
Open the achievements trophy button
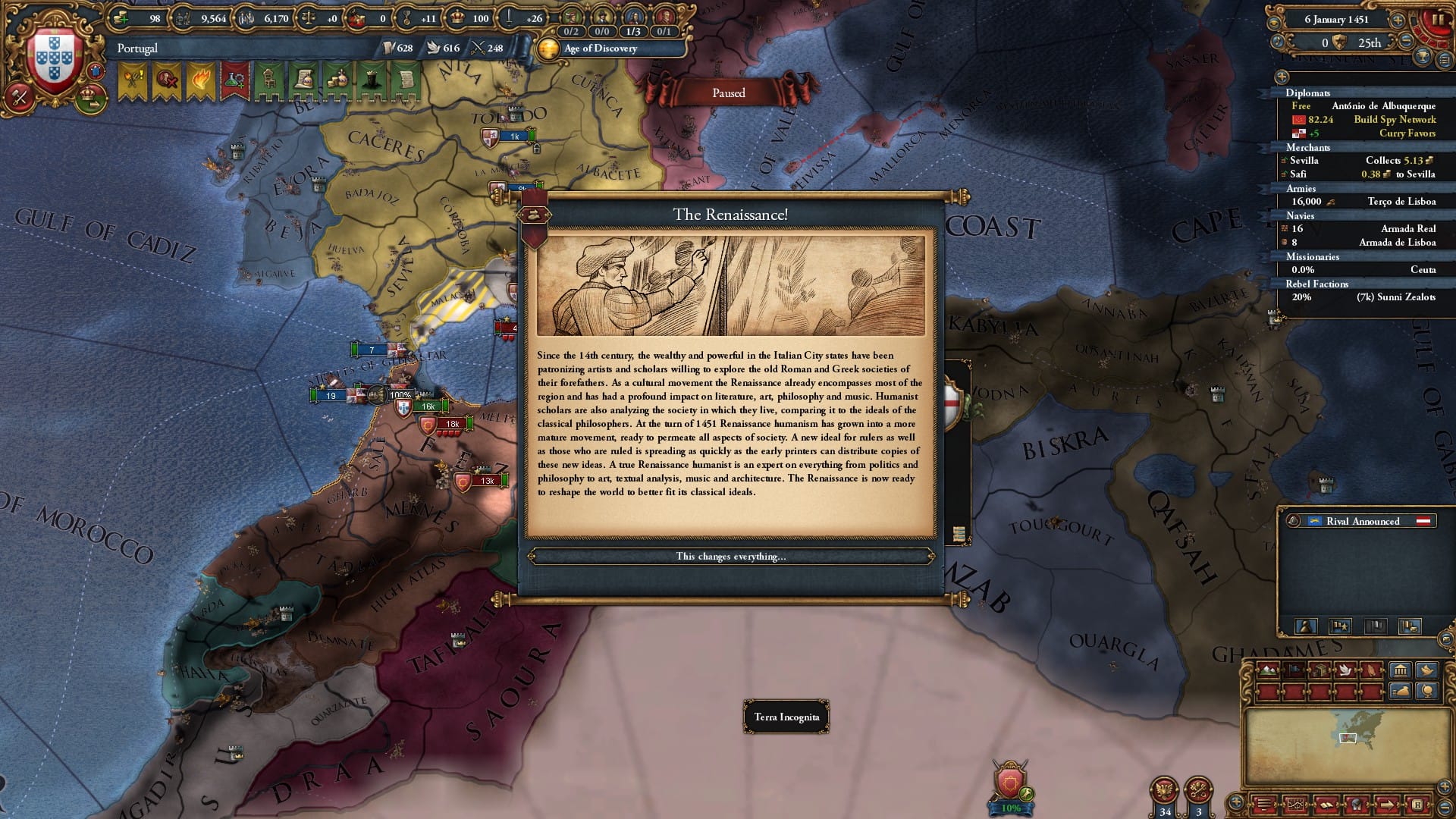[x=1423, y=56]
